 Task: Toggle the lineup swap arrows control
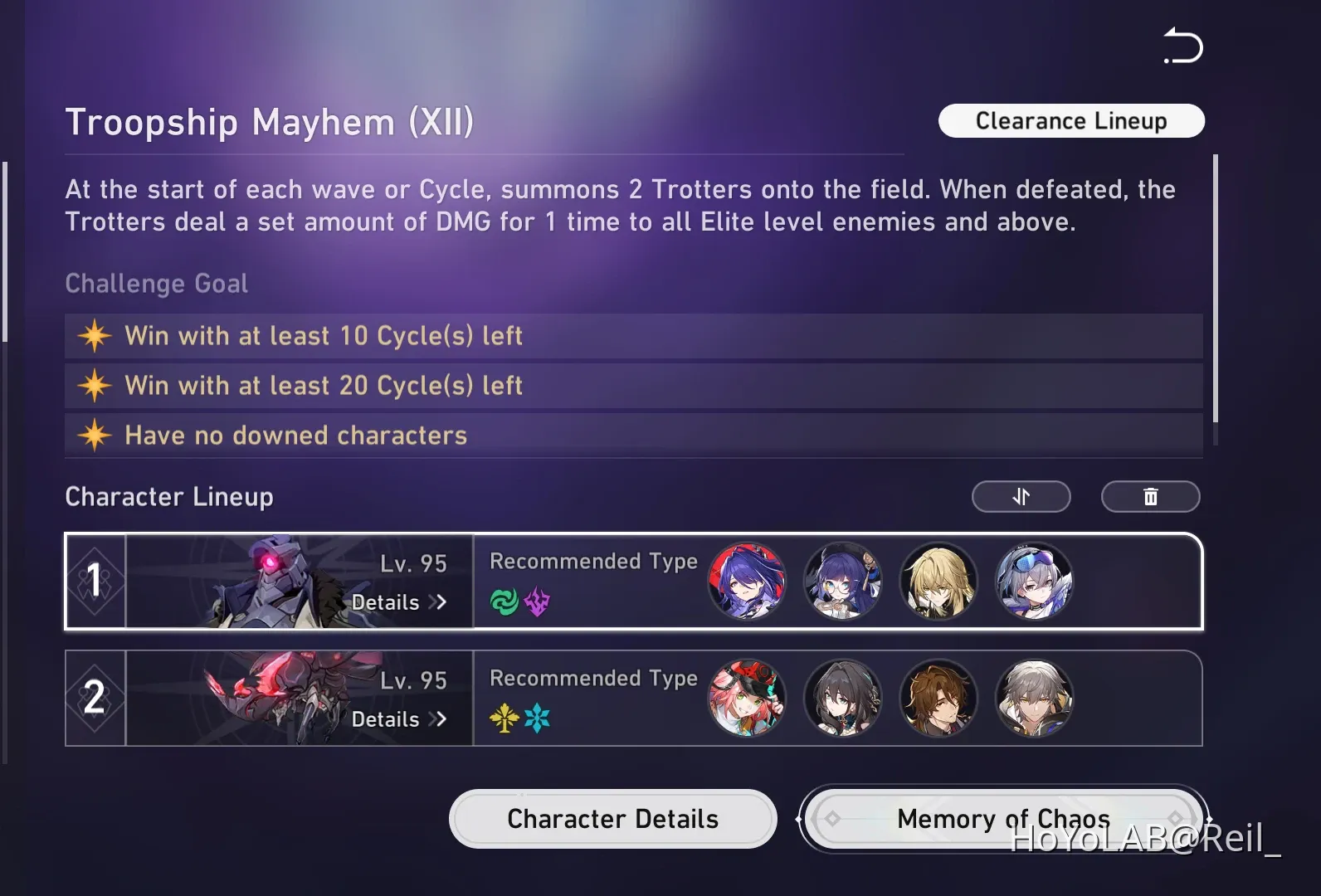(x=1021, y=496)
